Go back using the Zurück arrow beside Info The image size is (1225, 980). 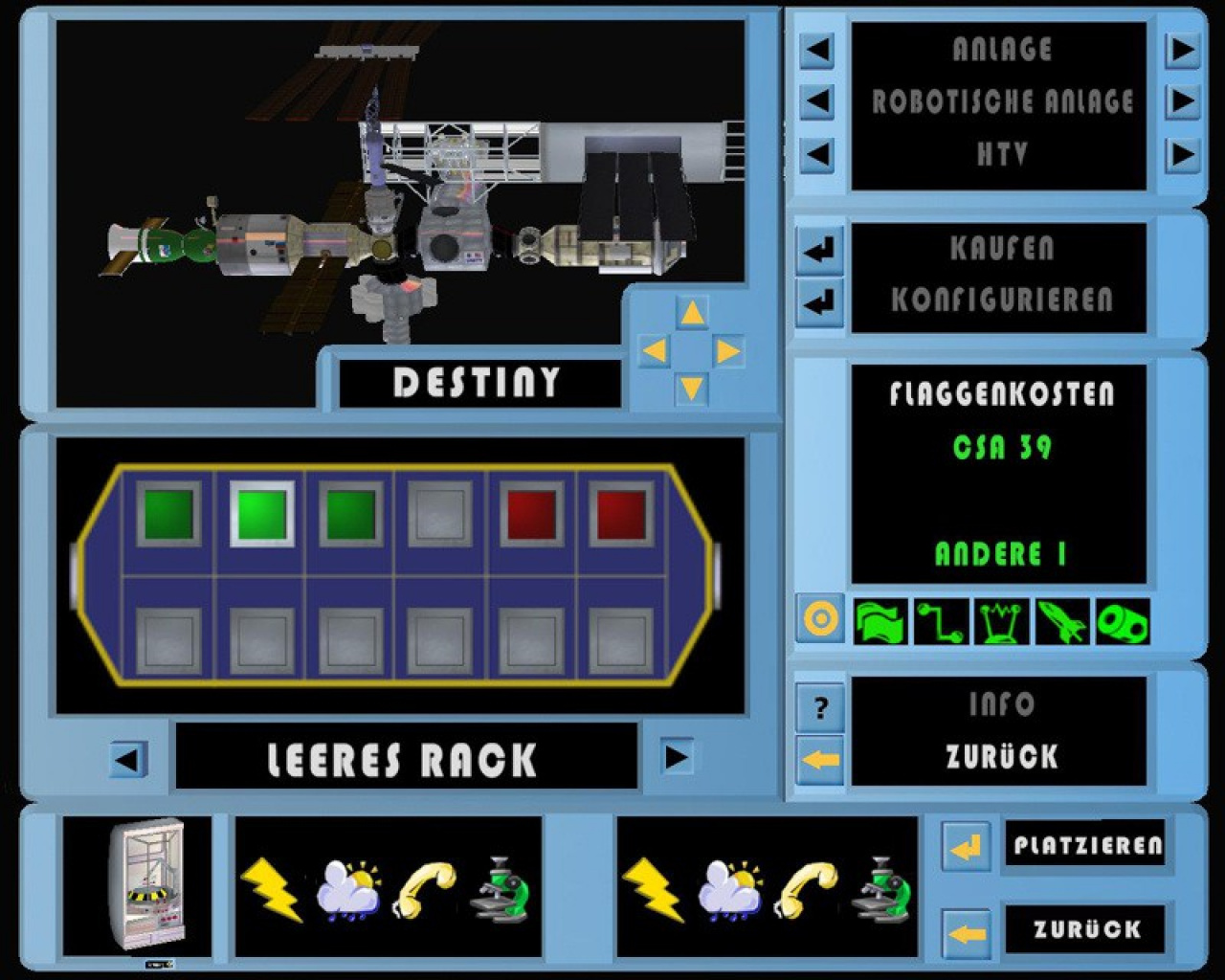click(x=820, y=760)
